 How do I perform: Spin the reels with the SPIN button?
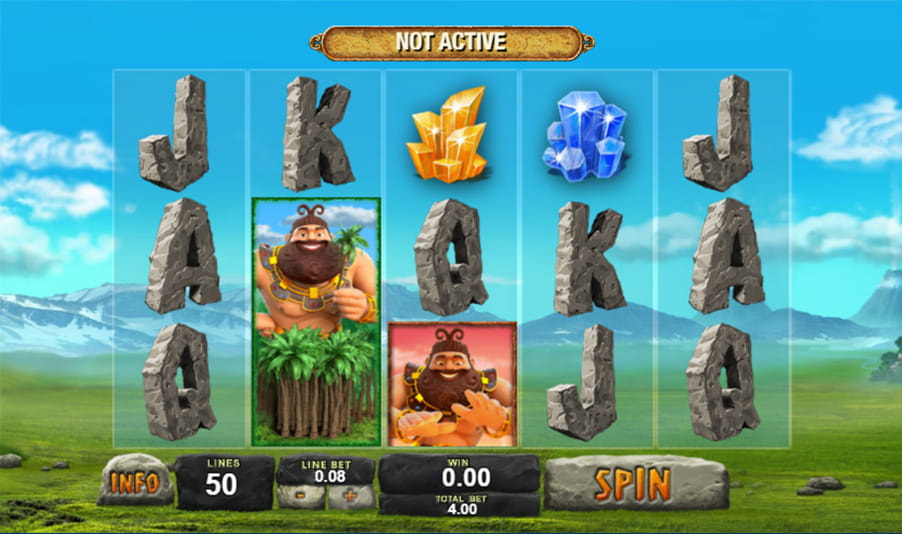(635, 484)
